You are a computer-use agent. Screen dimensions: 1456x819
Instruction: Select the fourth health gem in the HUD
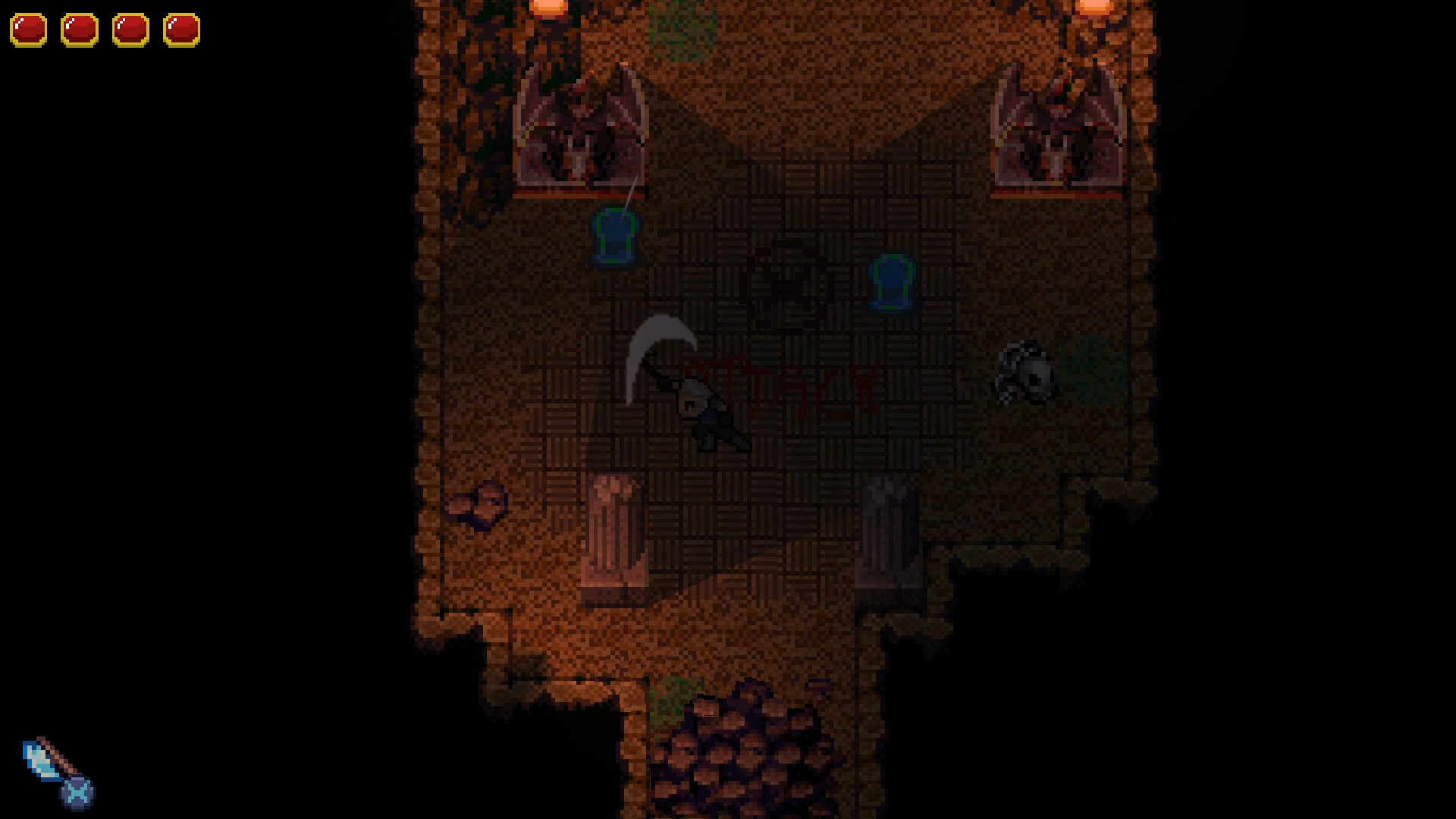[x=180, y=30]
